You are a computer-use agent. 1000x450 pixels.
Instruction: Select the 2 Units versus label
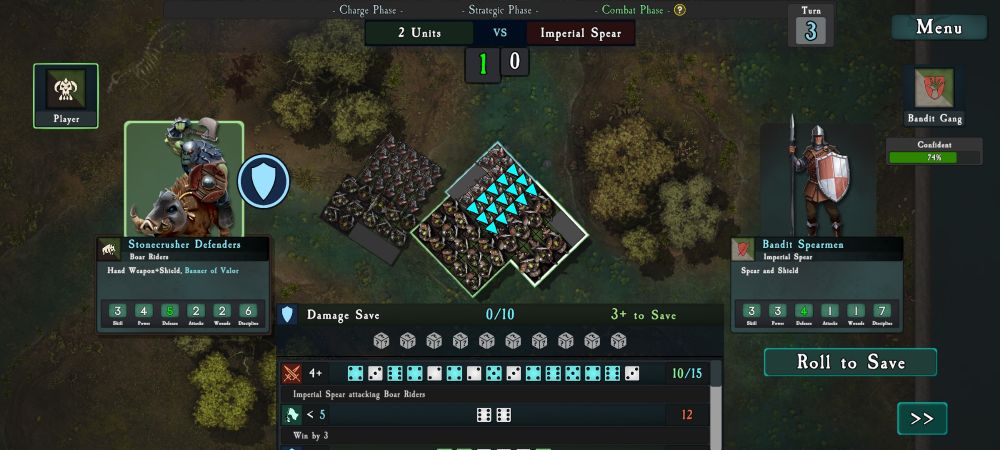pos(419,33)
